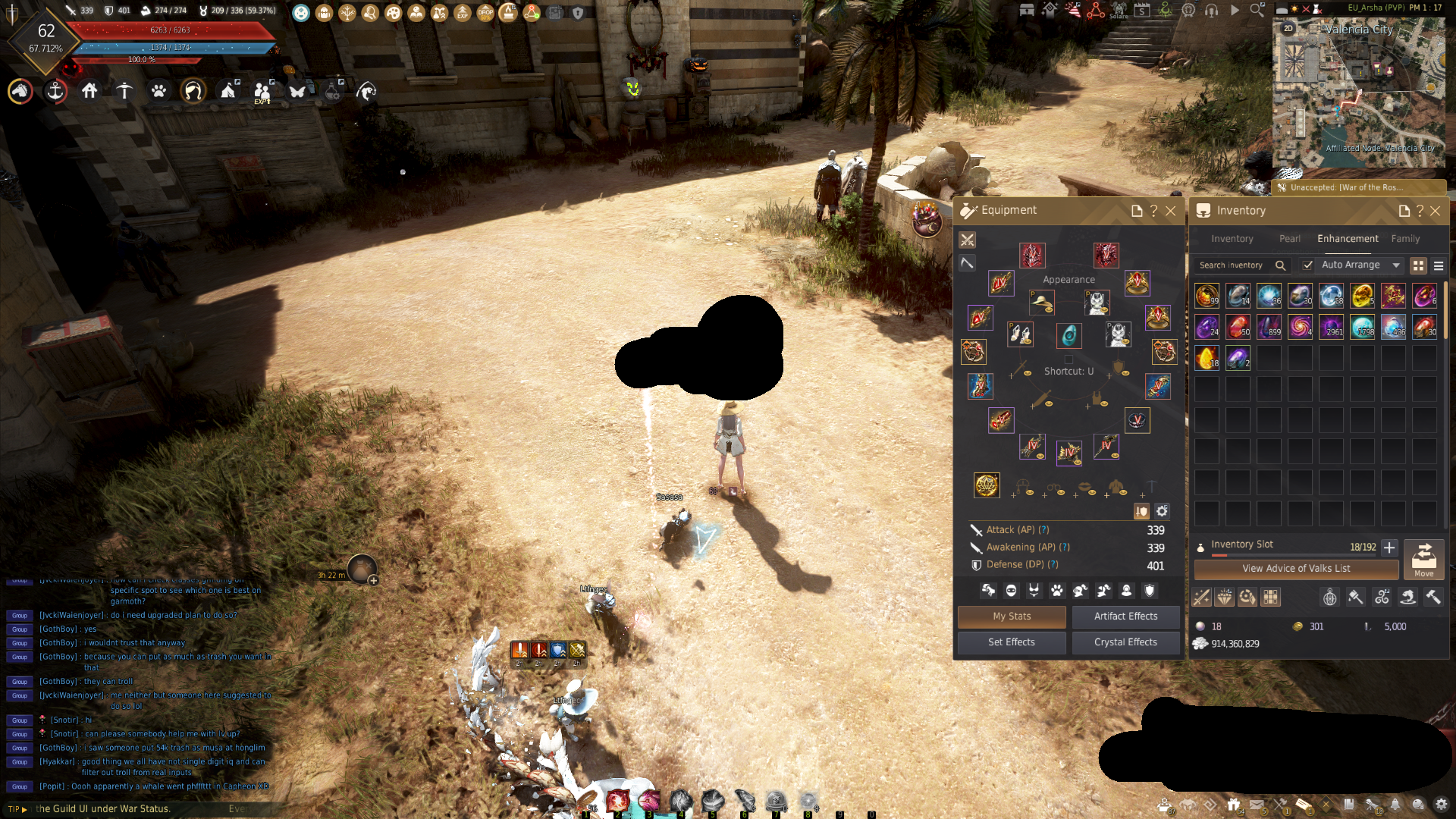This screenshot has width=1456, height=819.
Task: Open My Stats panel
Action: pos(1012,617)
